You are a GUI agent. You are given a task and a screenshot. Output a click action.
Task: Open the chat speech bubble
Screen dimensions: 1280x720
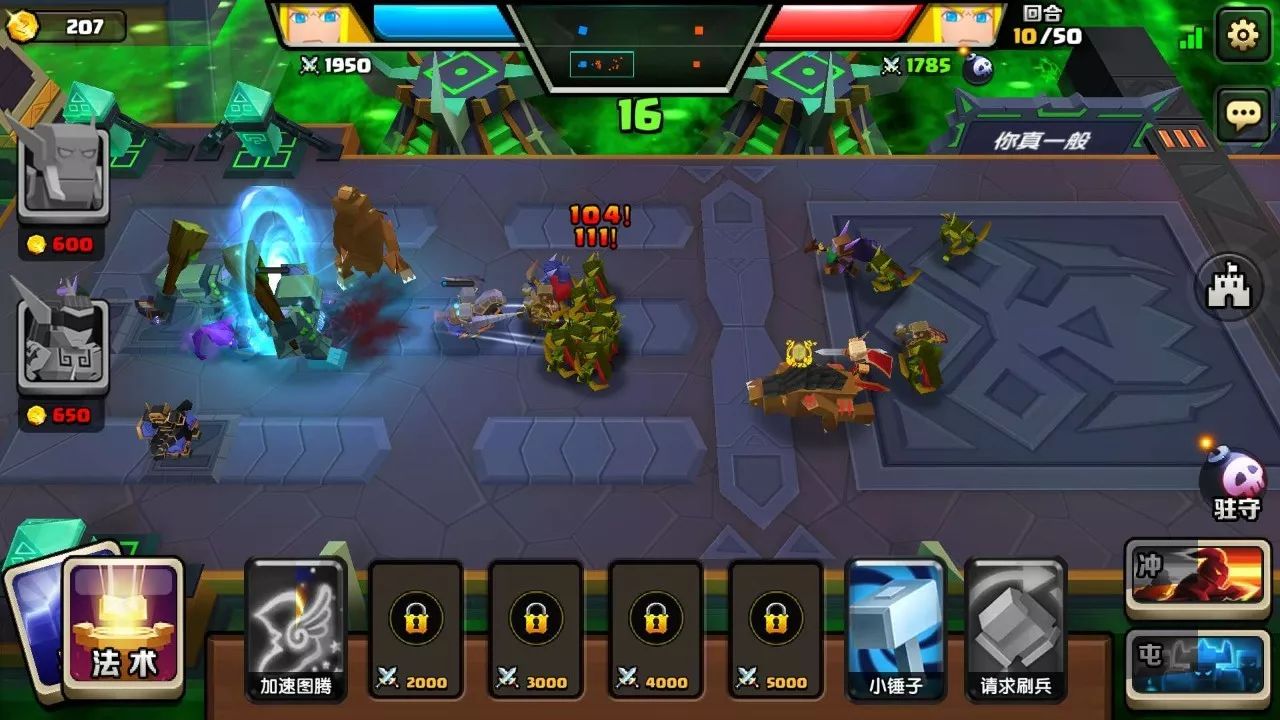click(x=1242, y=114)
